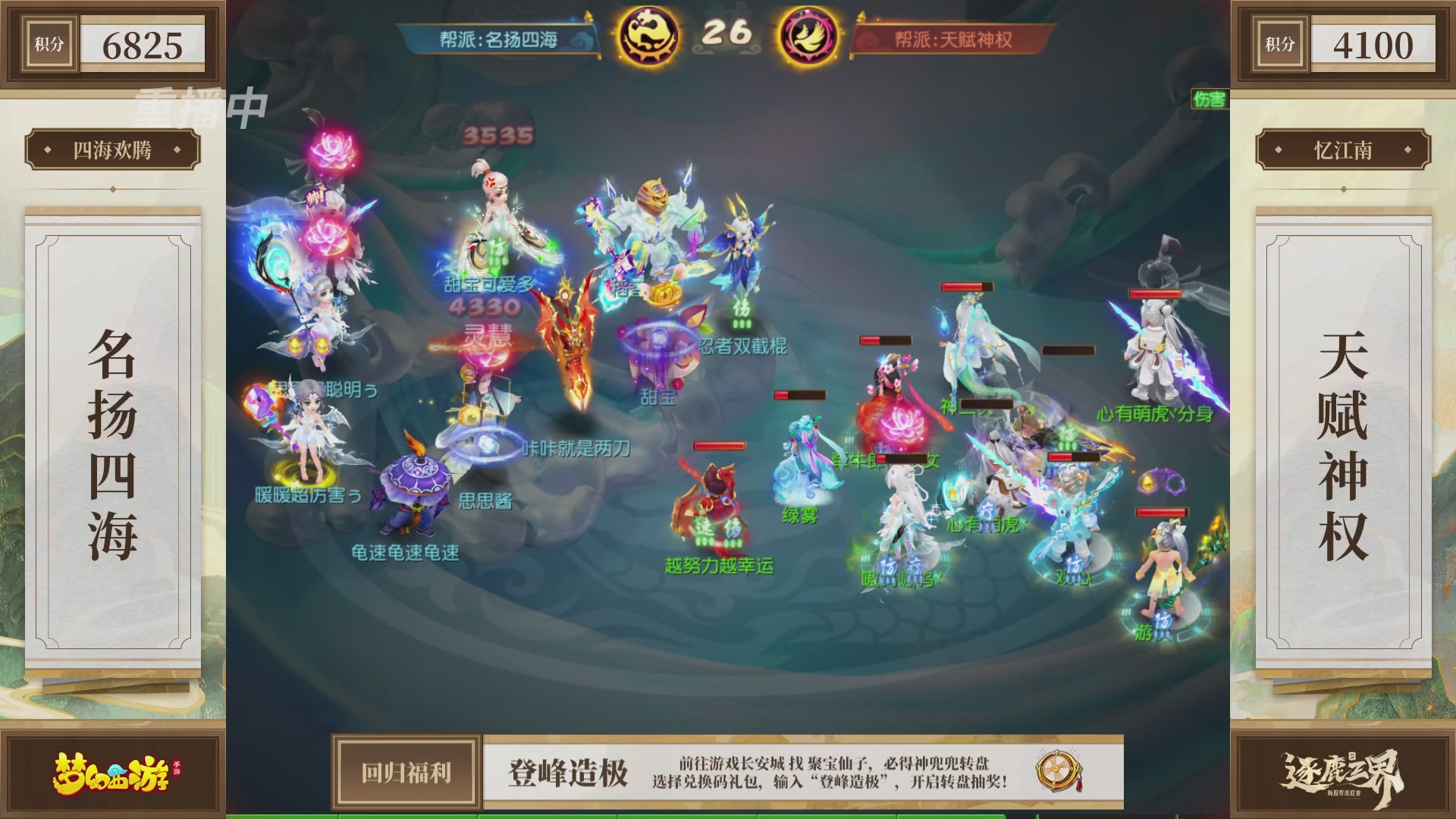Click the score 26 display at top center
Image resolution: width=1456 pixels, height=819 pixels.
point(727,32)
